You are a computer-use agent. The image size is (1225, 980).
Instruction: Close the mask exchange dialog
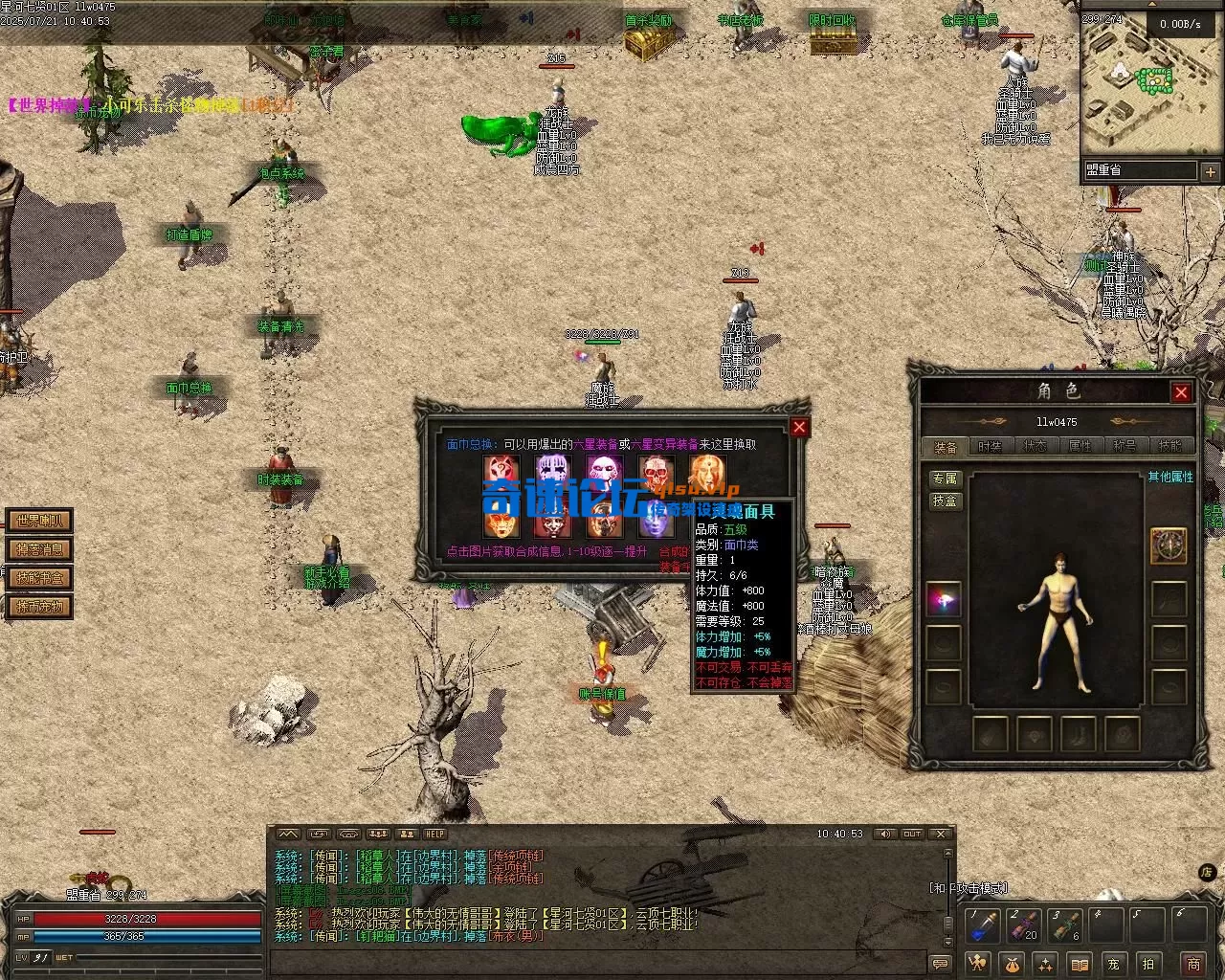799,427
